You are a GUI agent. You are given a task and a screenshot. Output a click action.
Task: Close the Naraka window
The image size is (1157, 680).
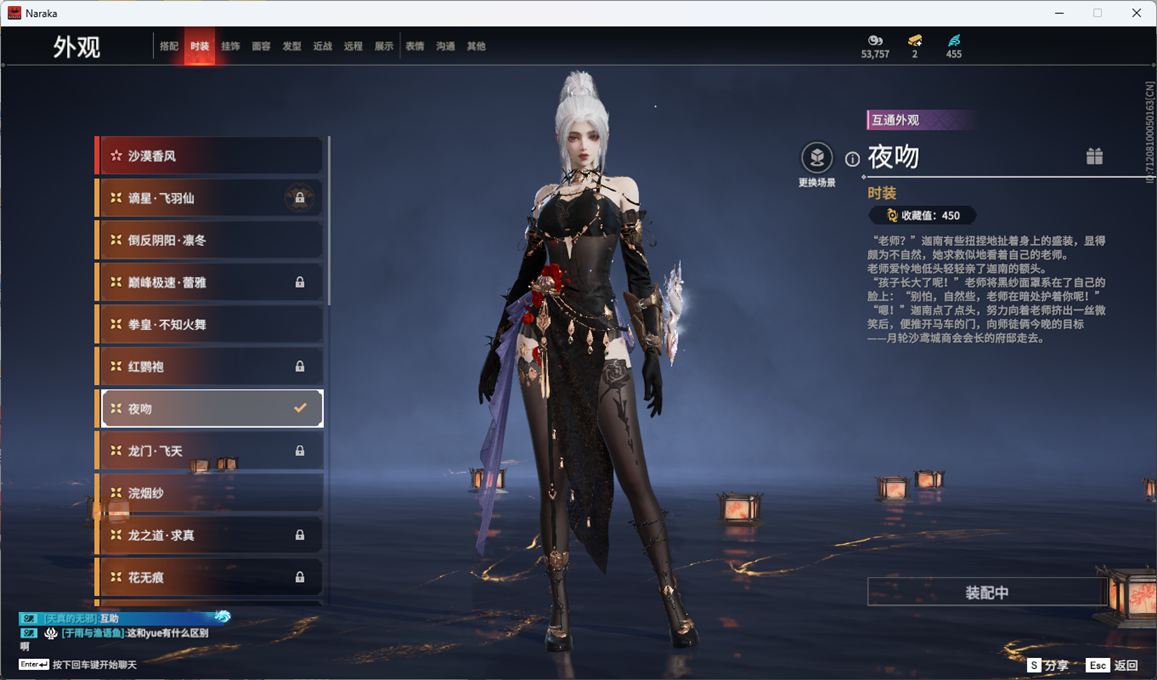click(1136, 13)
